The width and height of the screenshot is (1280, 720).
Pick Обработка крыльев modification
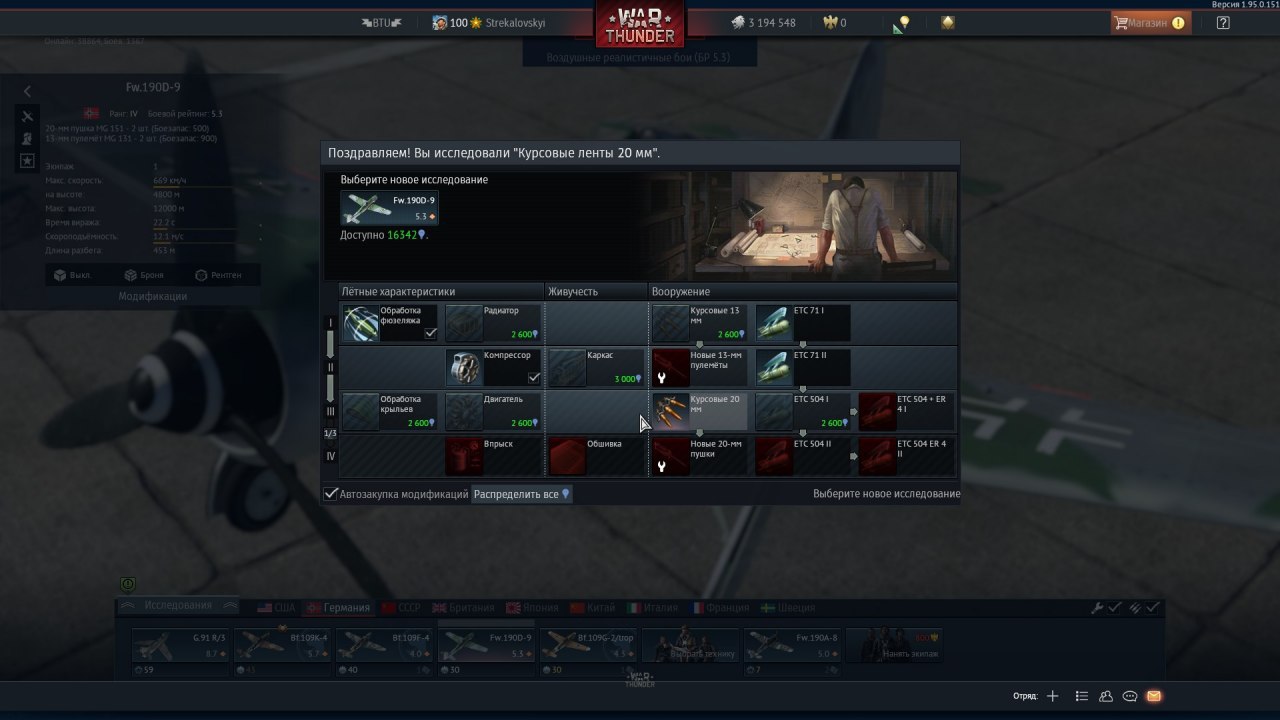(390, 411)
